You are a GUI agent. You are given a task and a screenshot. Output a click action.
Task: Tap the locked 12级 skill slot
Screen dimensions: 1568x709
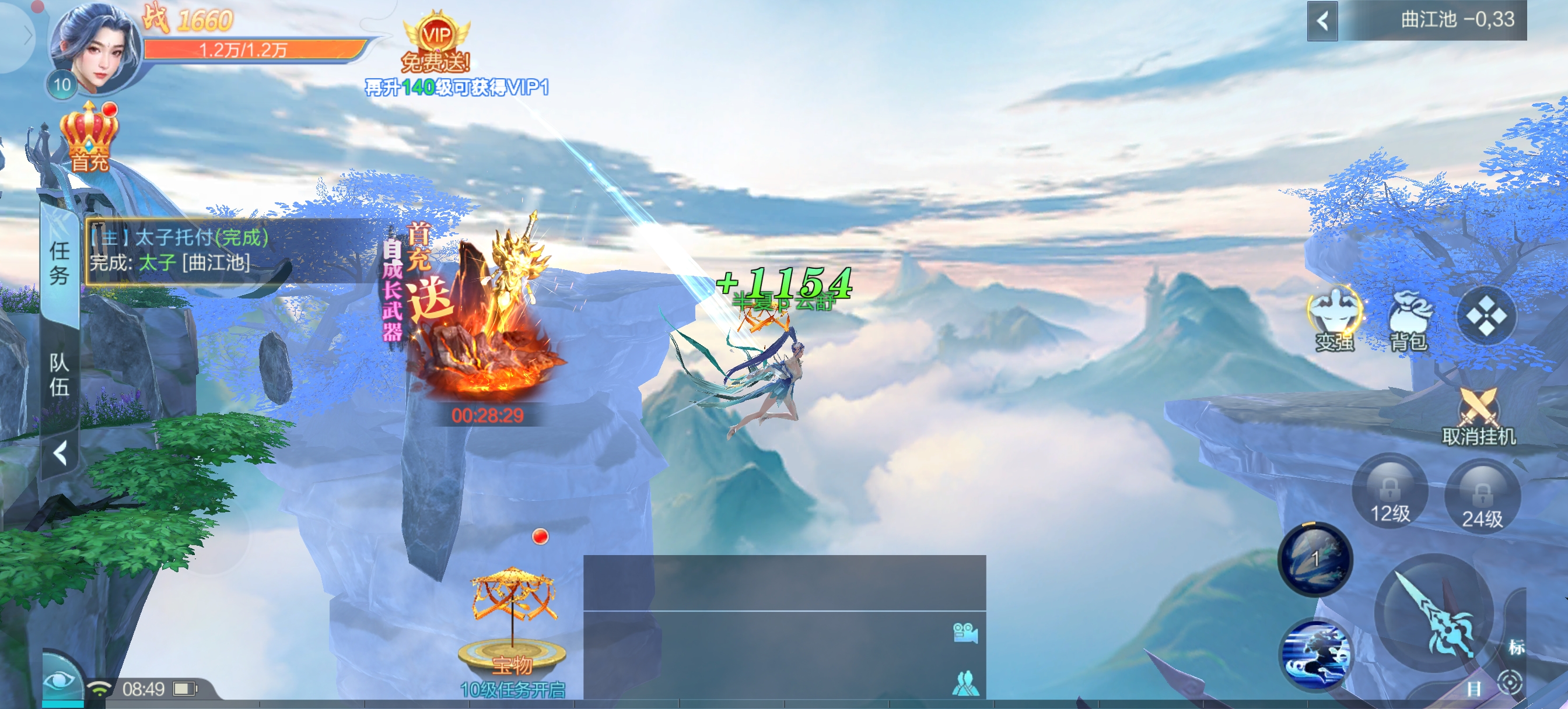(1389, 492)
